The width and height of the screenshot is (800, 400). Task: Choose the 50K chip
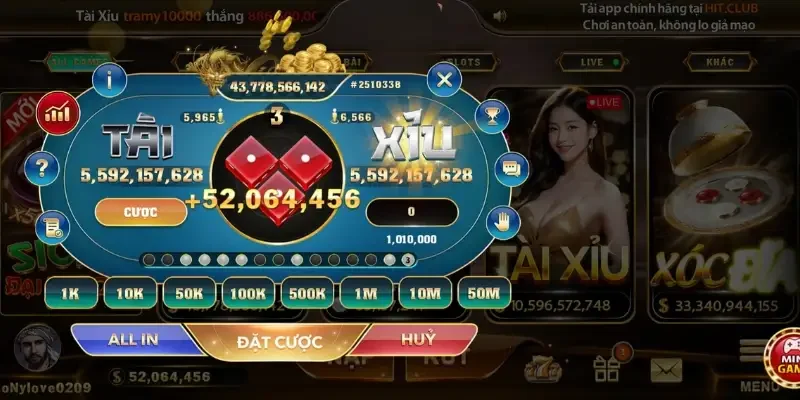click(188, 293)
